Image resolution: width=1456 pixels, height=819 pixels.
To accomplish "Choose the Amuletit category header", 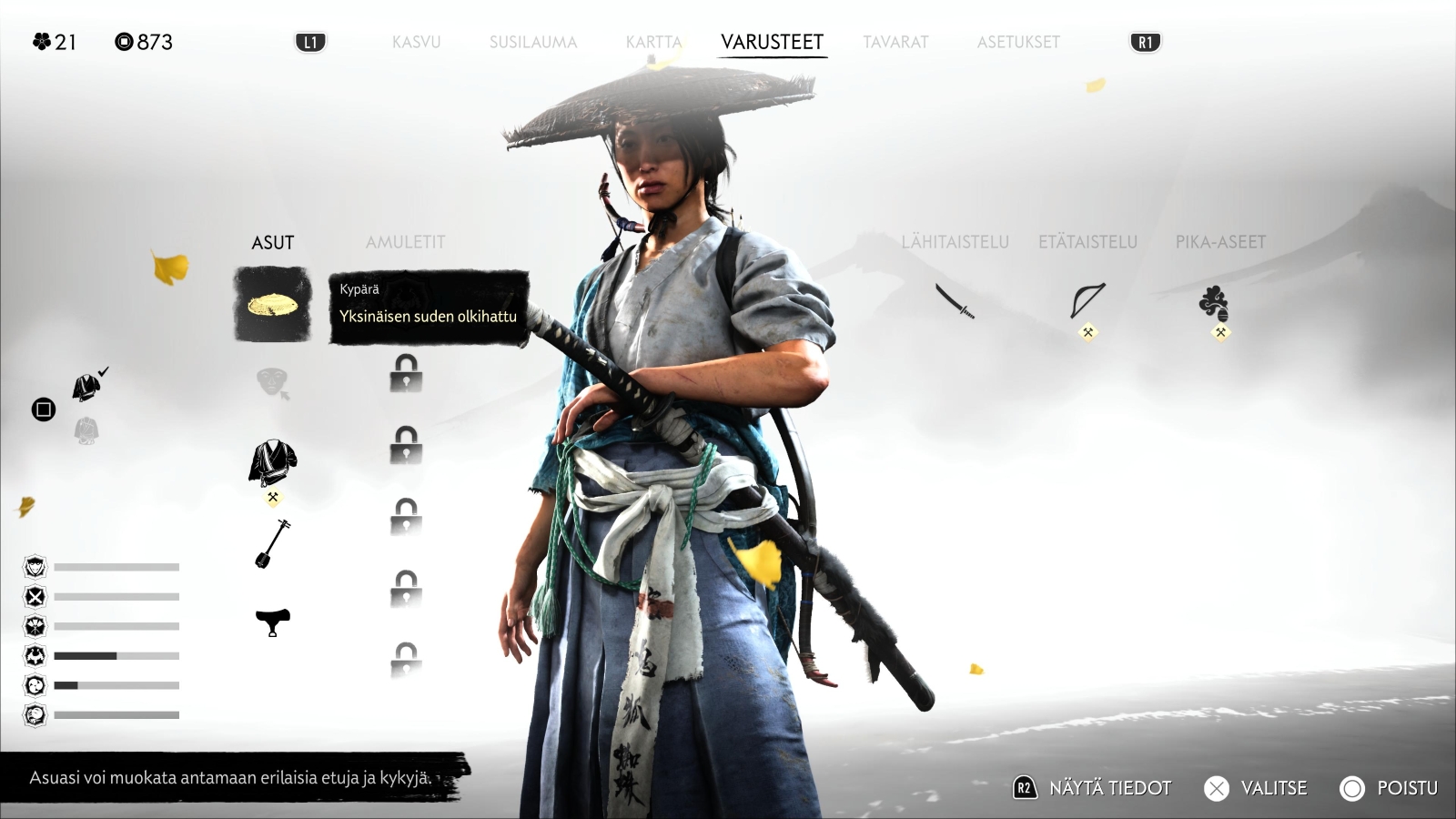I will 405,242.
